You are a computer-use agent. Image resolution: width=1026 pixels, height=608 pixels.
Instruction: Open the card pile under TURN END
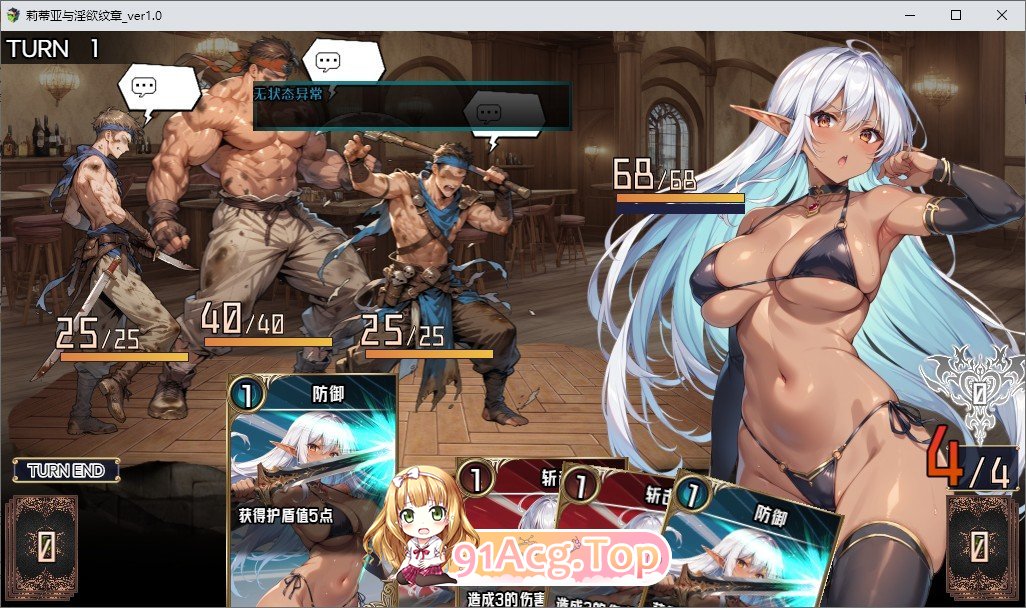41,546
